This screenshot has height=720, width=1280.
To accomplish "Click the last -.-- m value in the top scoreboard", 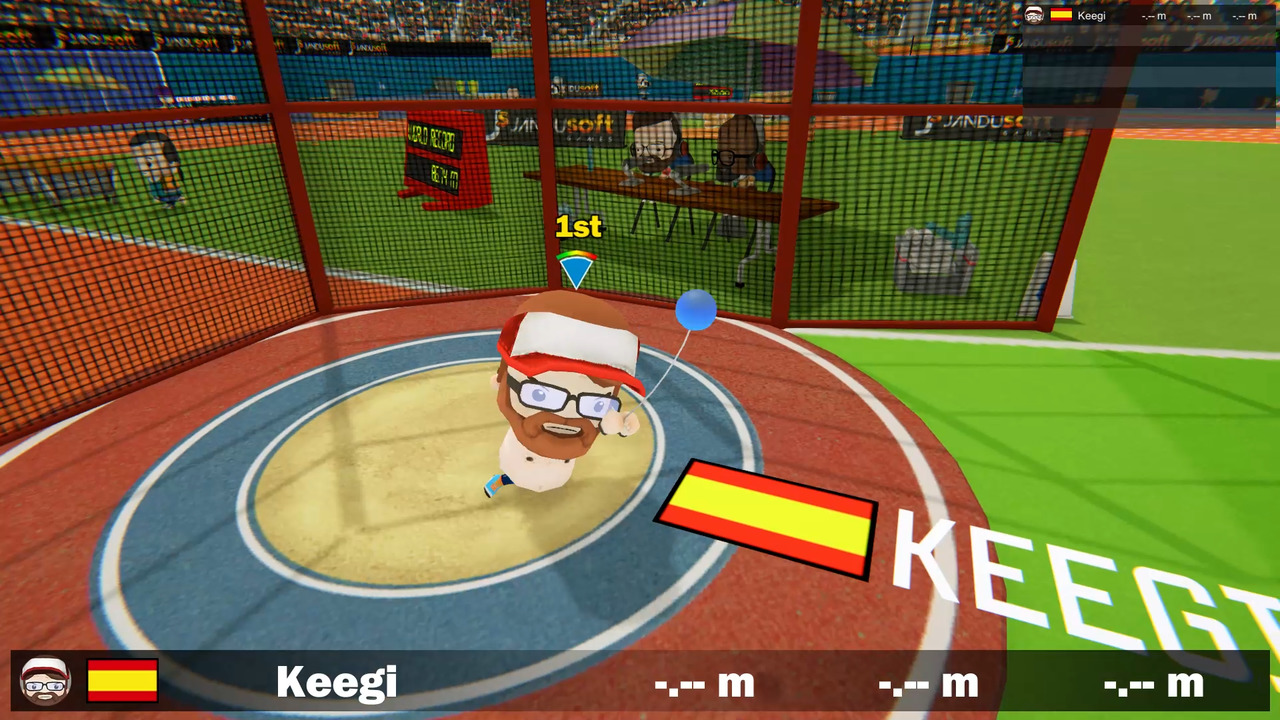I will pos(1245,16).
